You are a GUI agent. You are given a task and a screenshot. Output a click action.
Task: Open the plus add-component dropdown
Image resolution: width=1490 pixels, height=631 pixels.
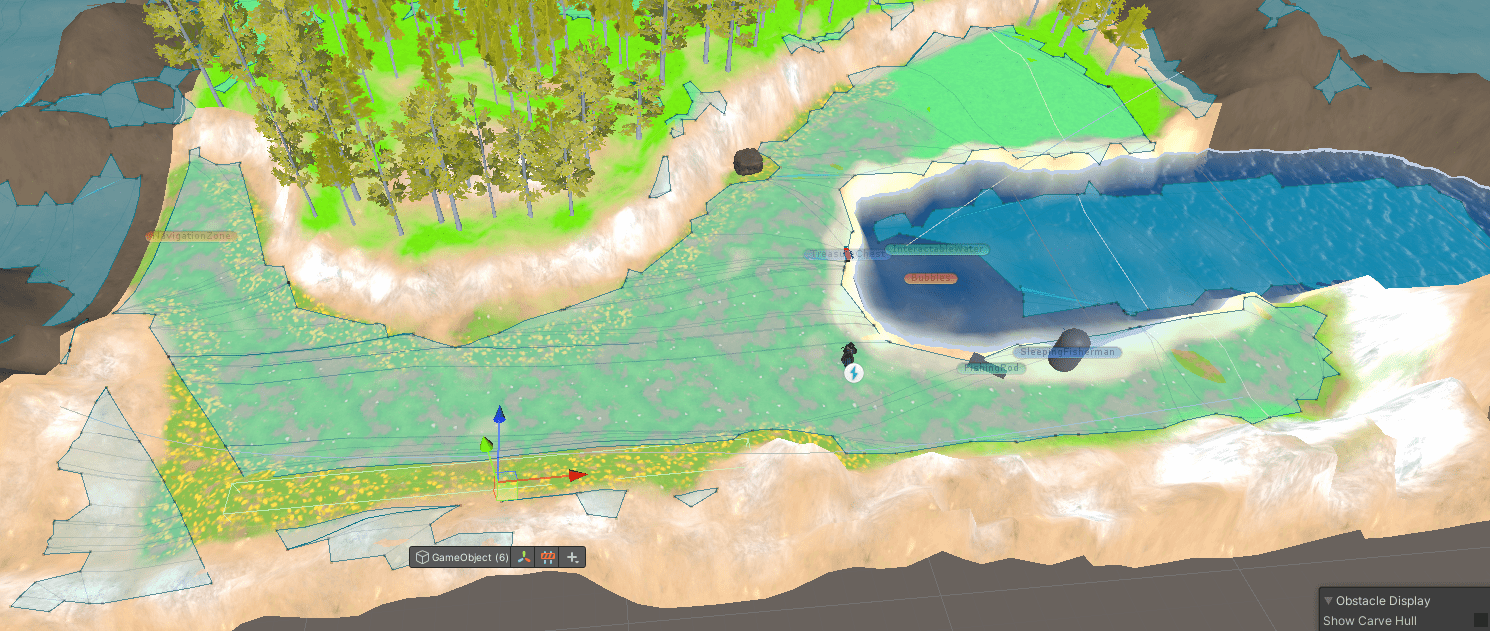pos(573,557)
